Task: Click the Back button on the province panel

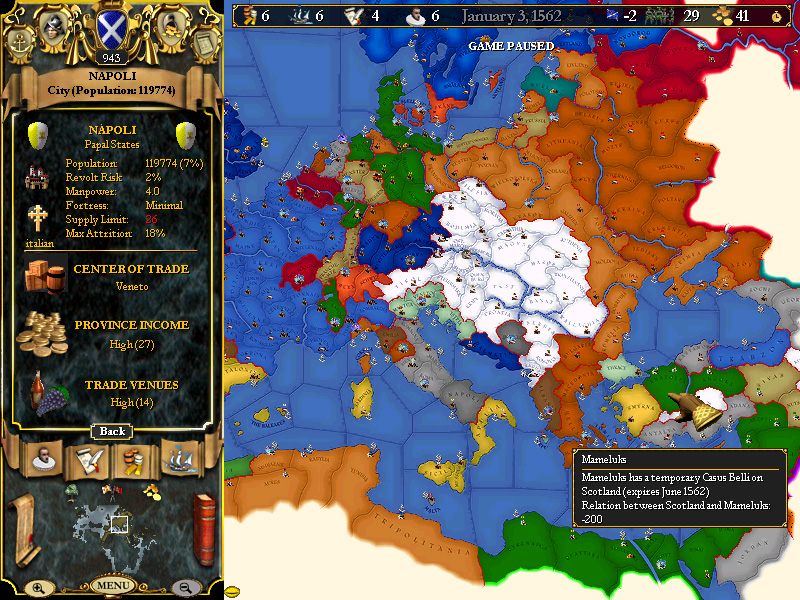Action: coord(113,431)
